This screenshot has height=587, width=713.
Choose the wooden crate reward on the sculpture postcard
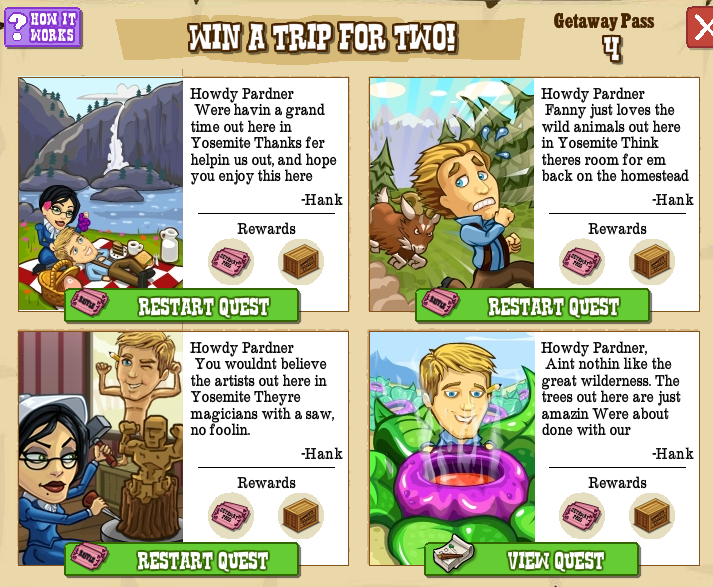[300, 516]
